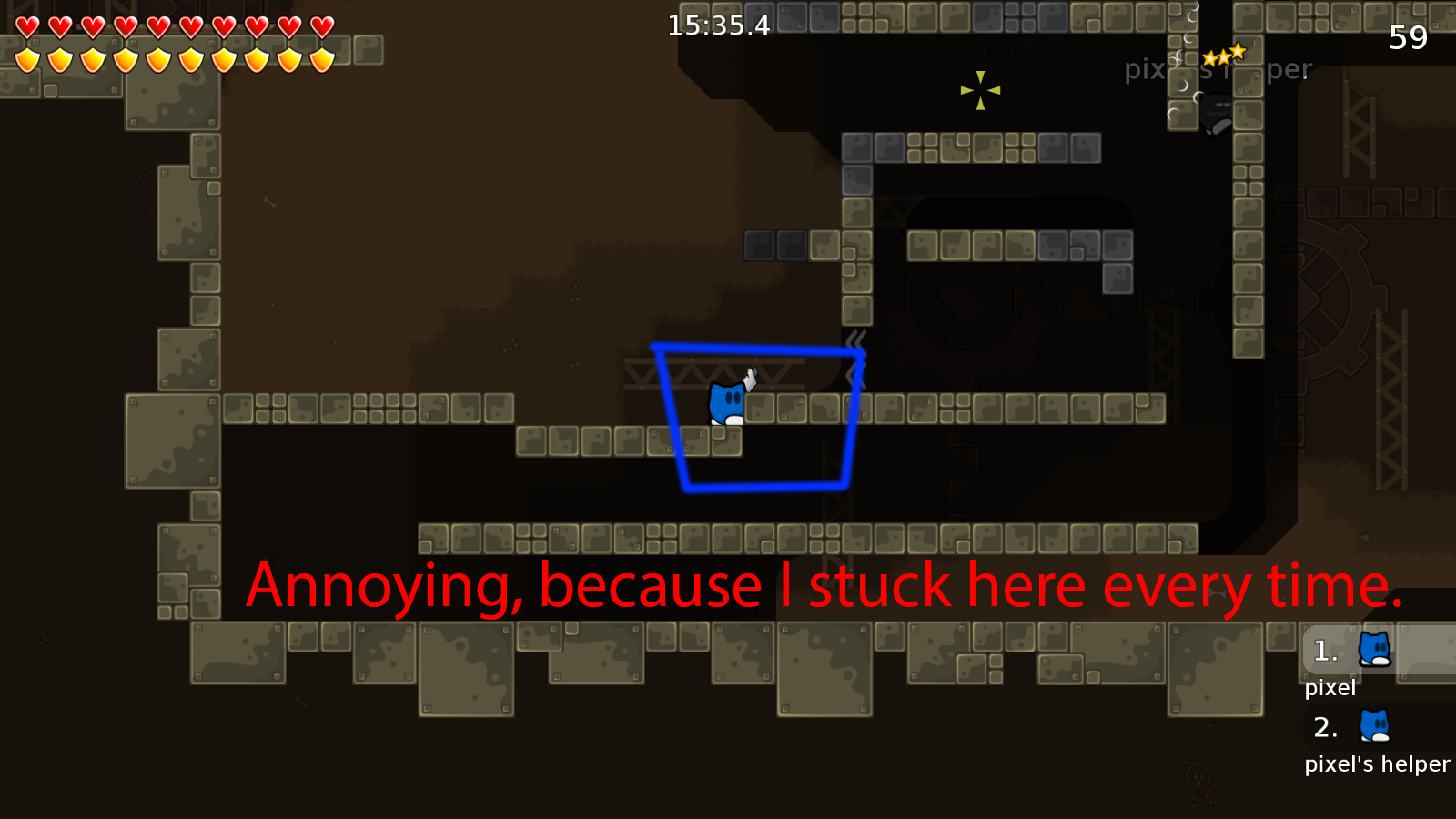Click the blue player character on the platform
The image size is (1456, 819).
(x=726, y=405)
